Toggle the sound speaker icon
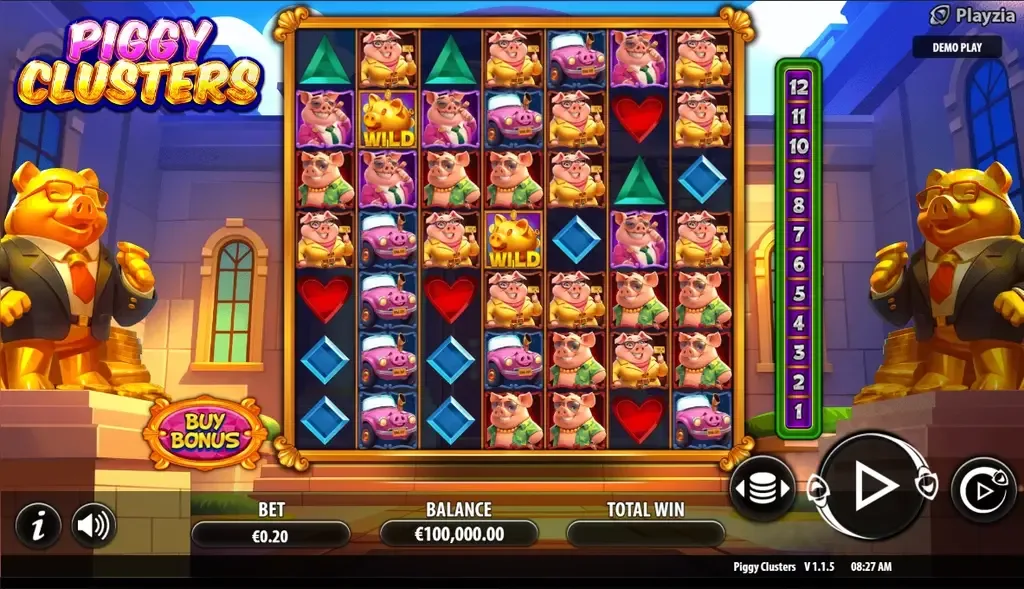Viewport: 1024px width, 589px height. pyautogui.click(x=93, y=526)
